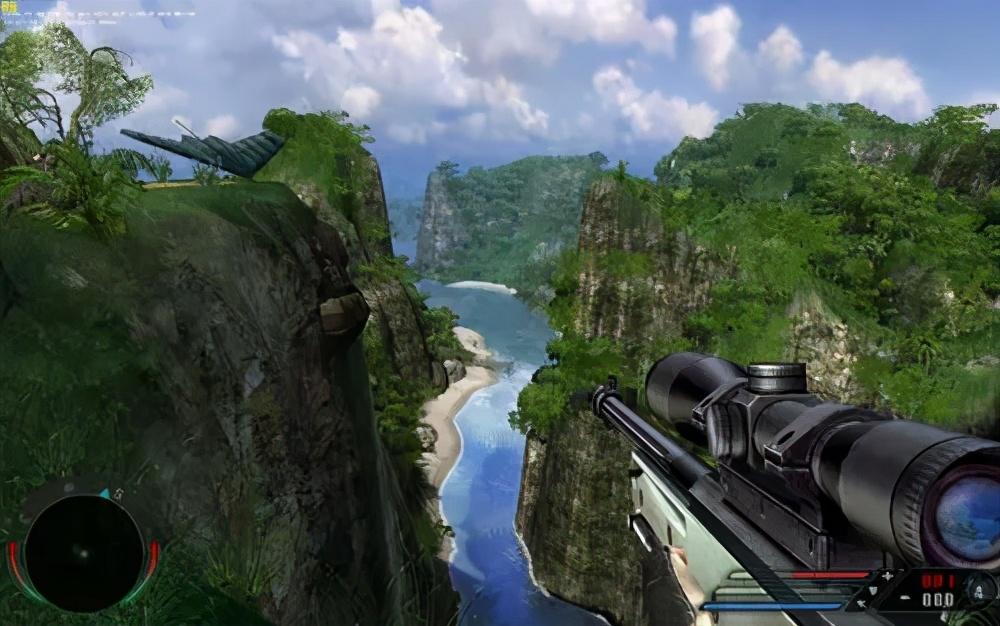
Task: Click the cyan compass marker on the radar rim
Action: click(104, 495)
